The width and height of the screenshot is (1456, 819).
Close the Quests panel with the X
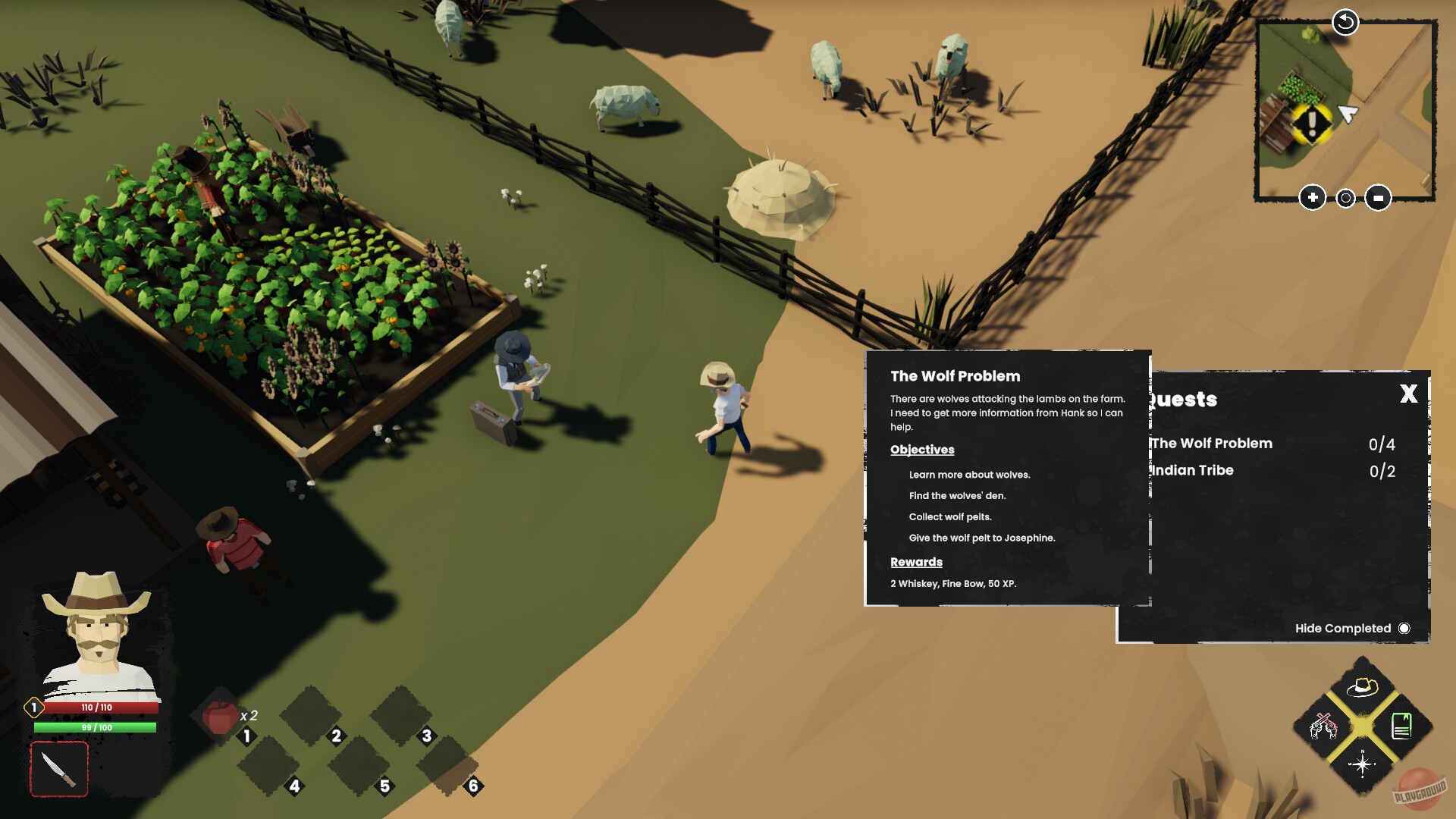click(1408, 395)
